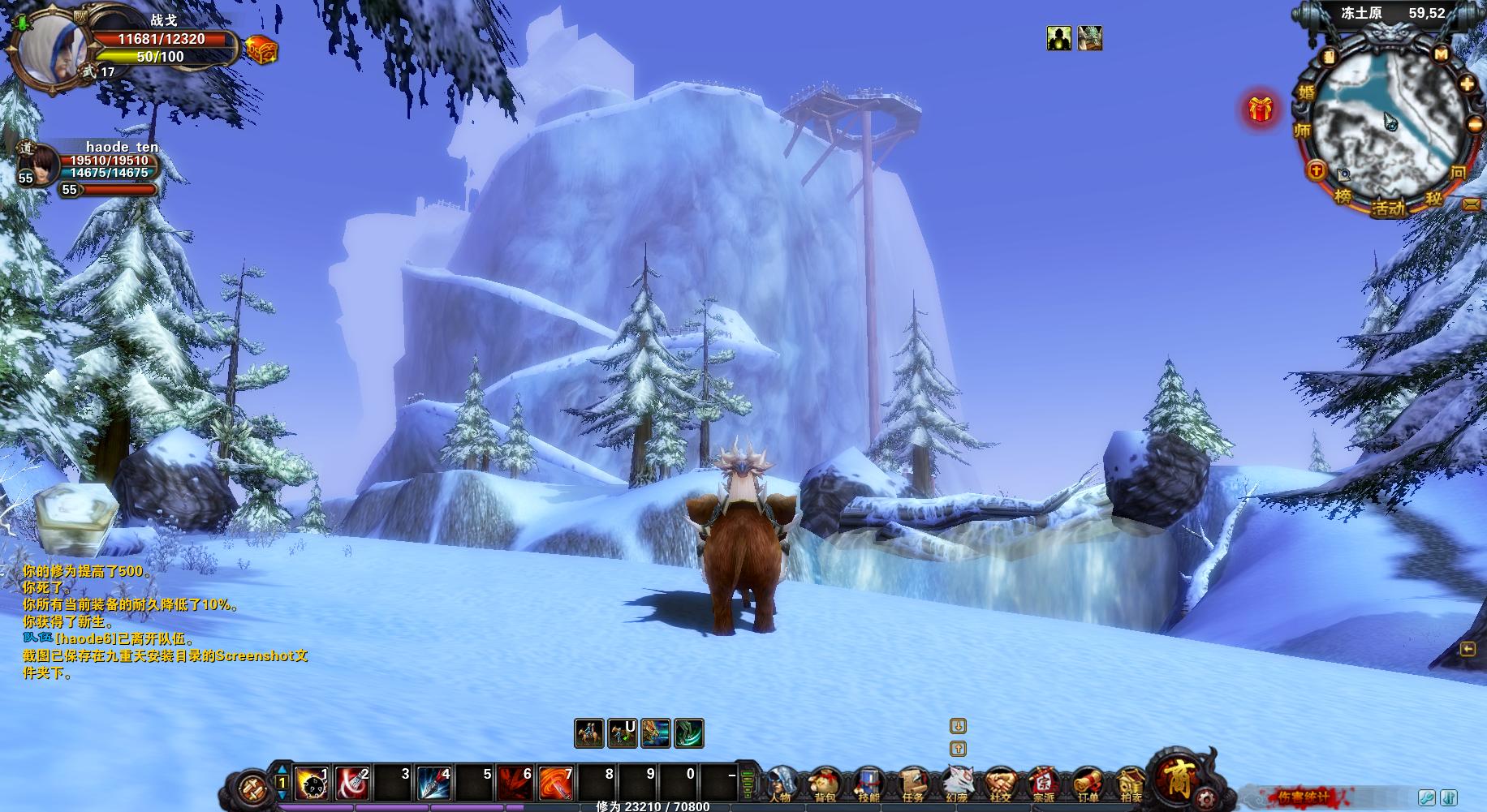The image size is (1487, 812).
Task: Open the 宗派 sect menu
Action: pyautogui.click(x=1045, y=784)
